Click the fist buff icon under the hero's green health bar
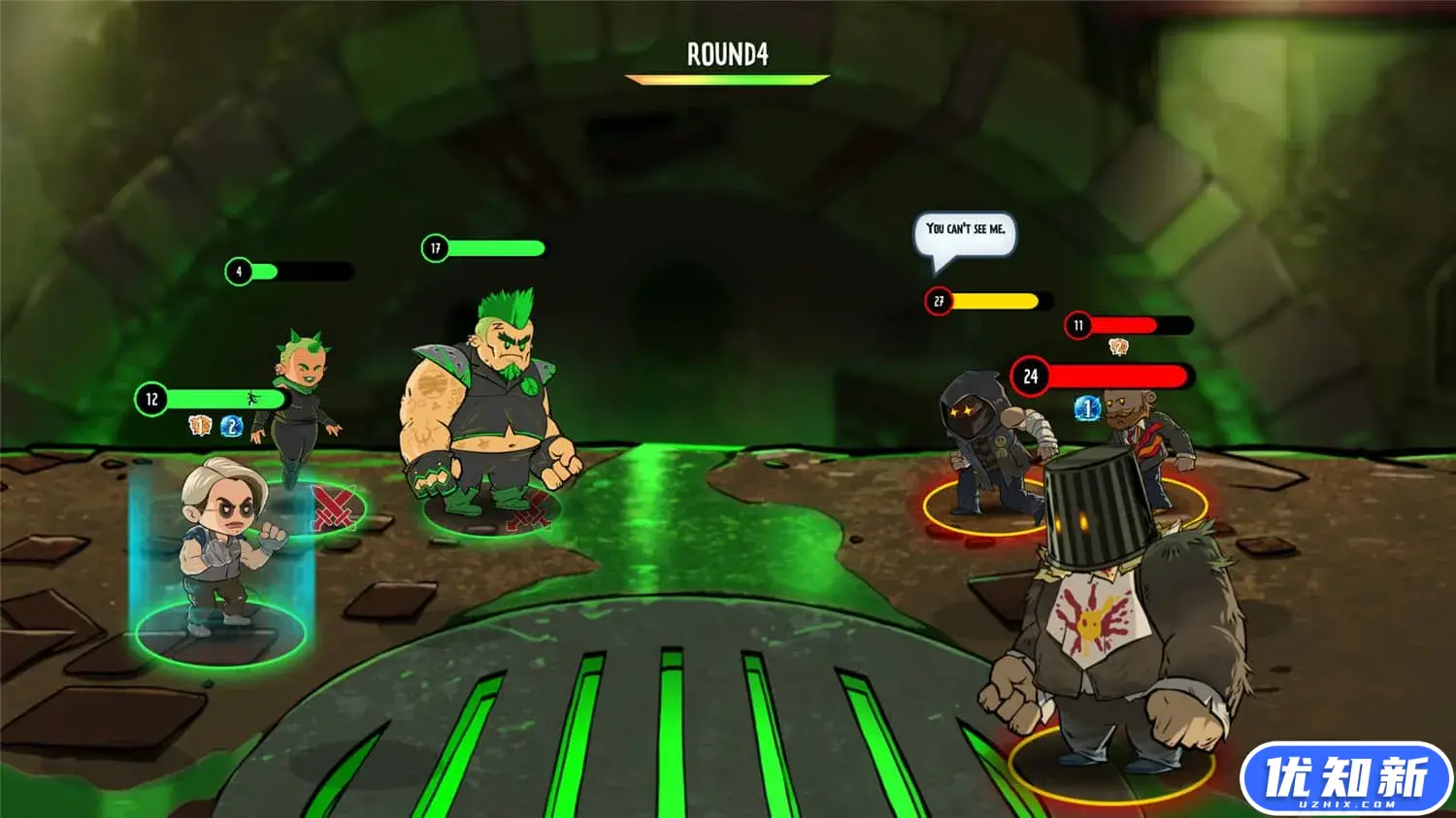 click(197, 424)
